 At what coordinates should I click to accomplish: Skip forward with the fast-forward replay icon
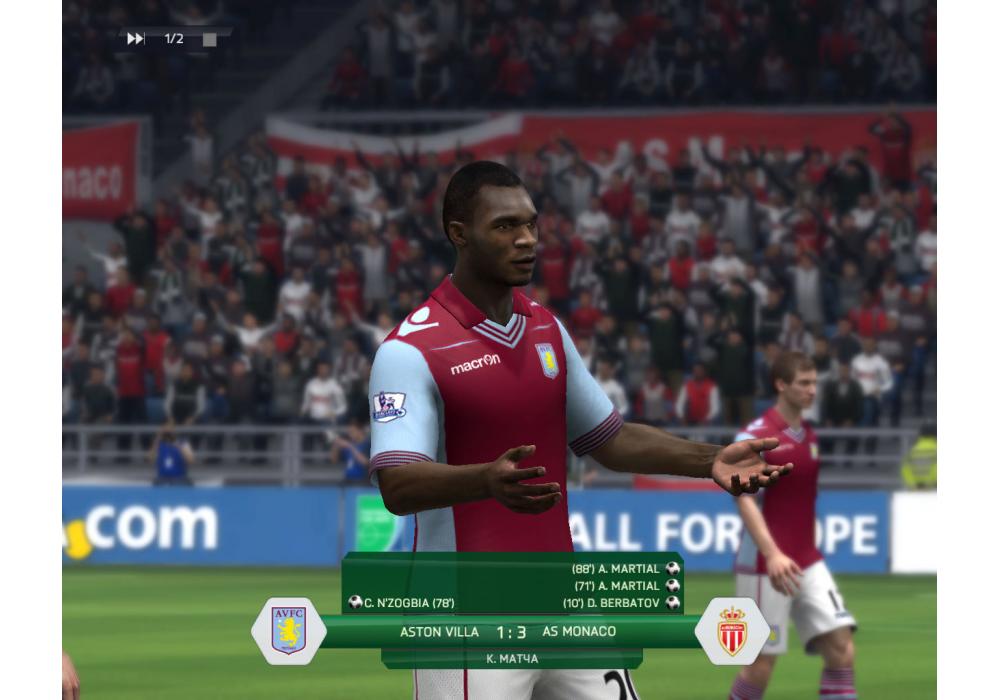136,39
